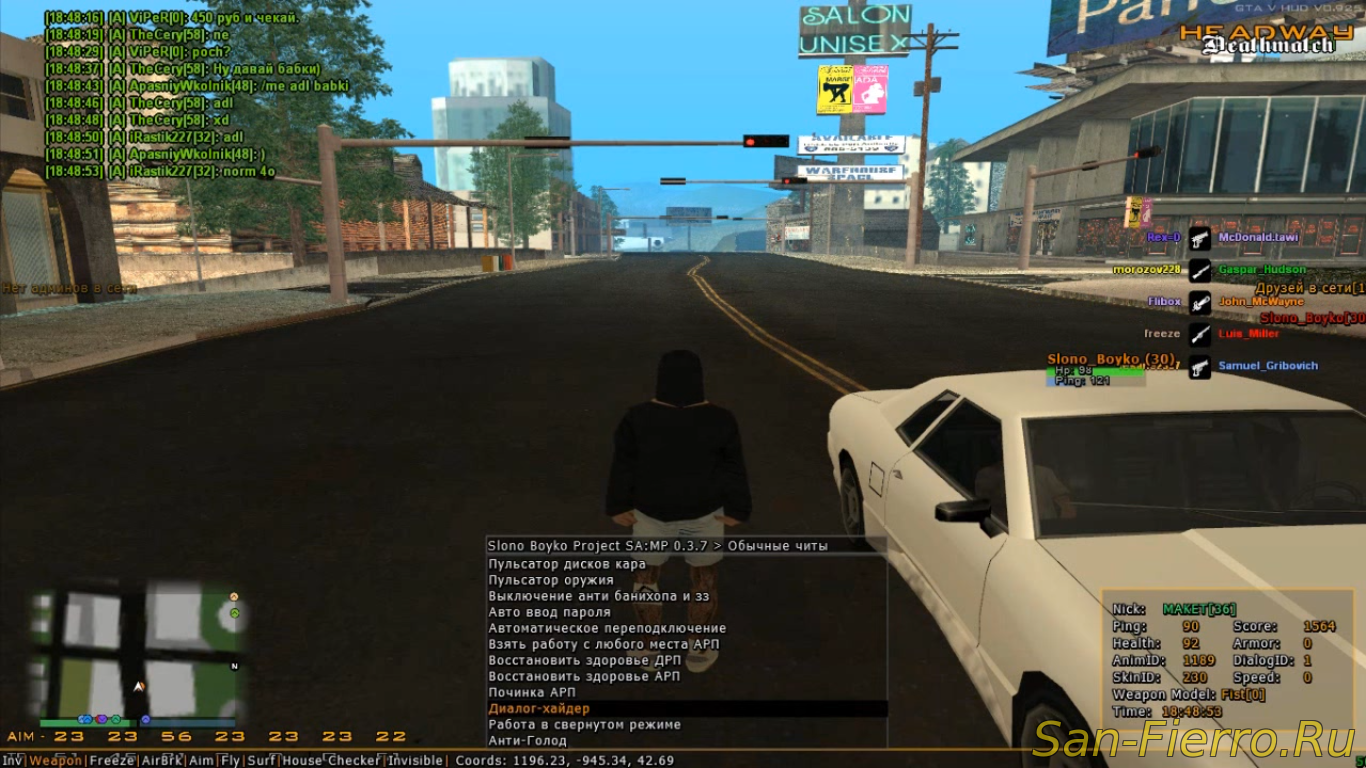Select the 'Починка АРП' menu entry

pyautogui.click(x=531, y=692)
